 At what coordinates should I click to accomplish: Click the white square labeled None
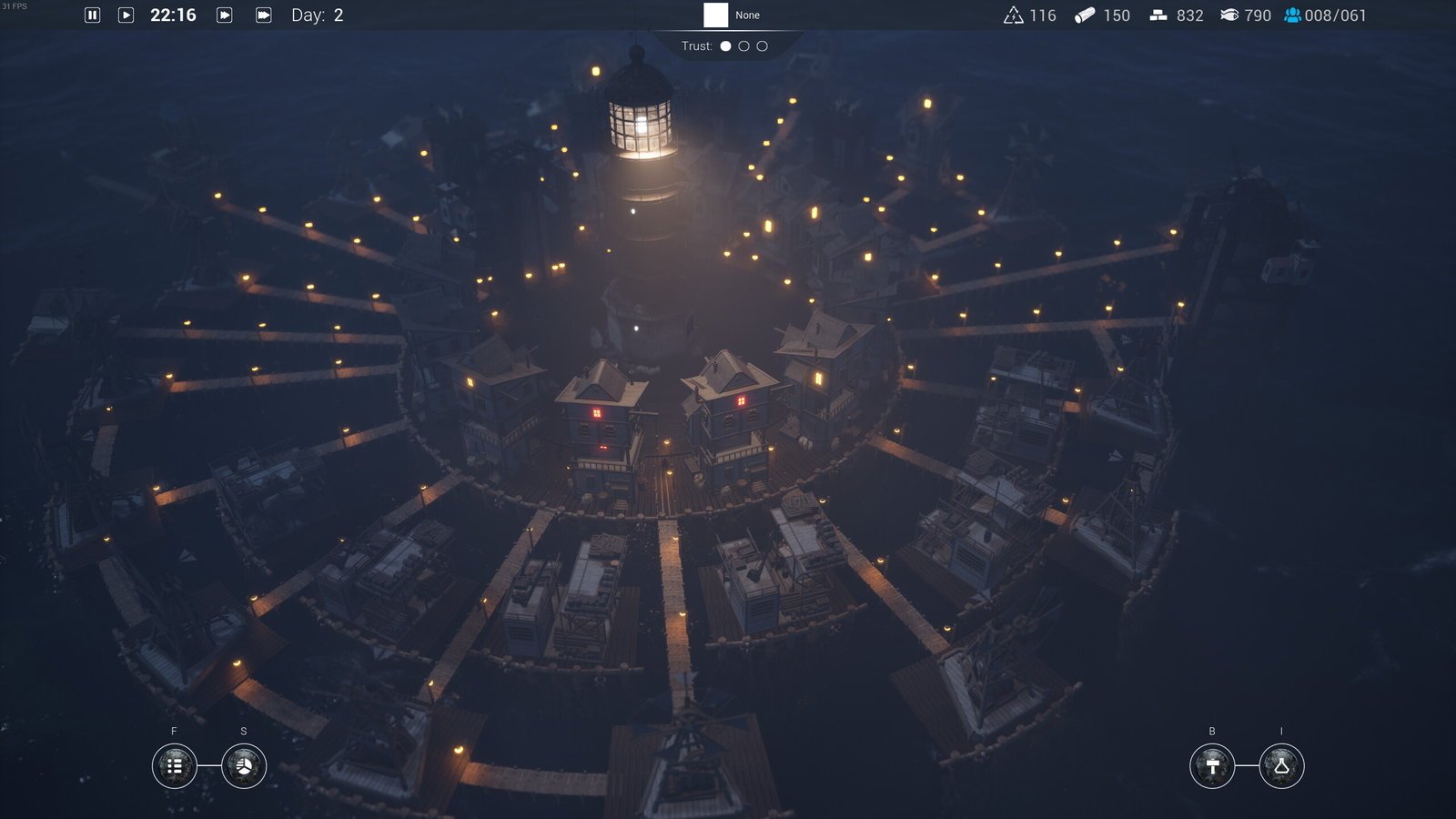point(716,15)
